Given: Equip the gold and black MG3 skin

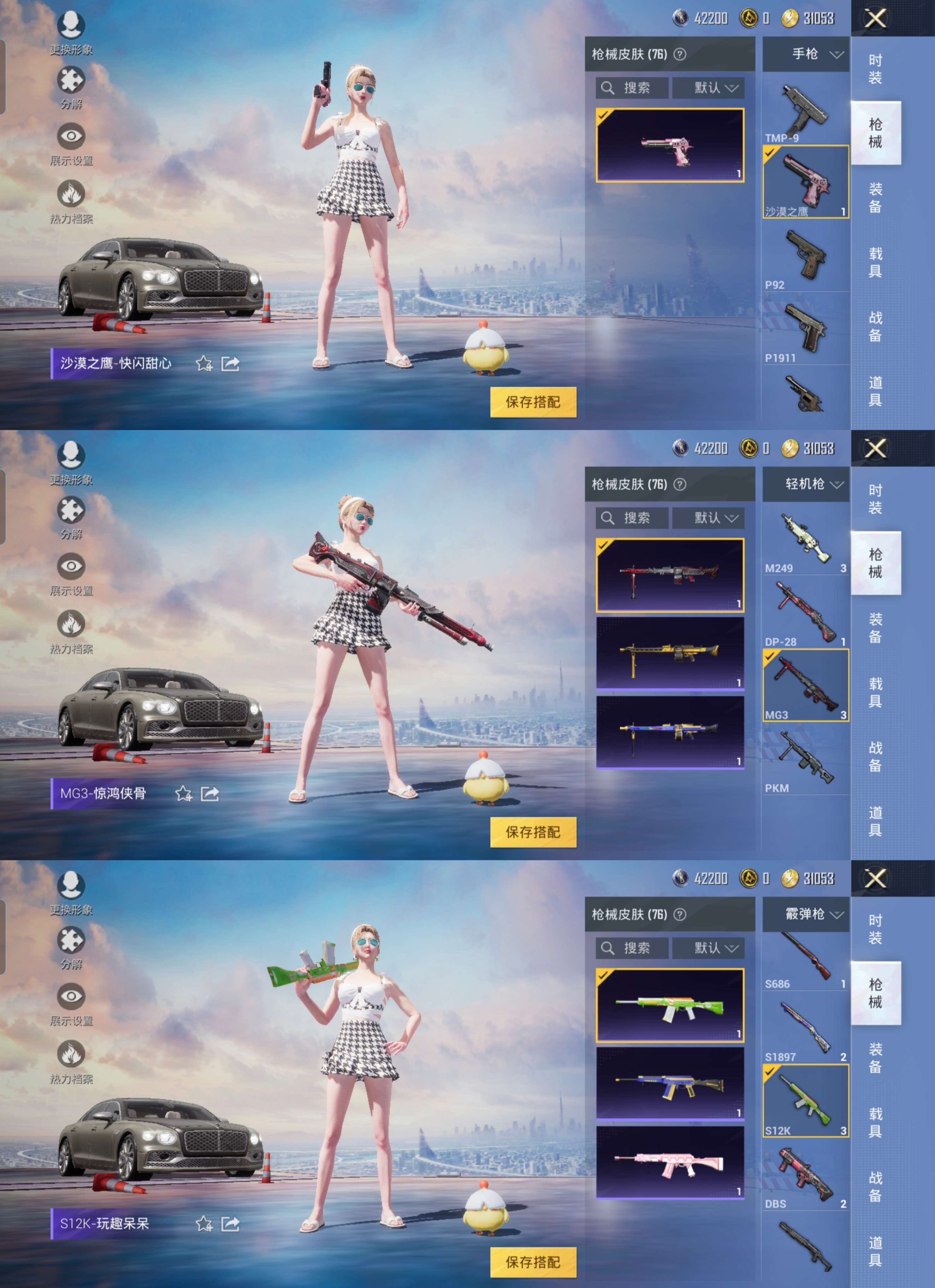Looking at the screenshot, I should 670,653.
